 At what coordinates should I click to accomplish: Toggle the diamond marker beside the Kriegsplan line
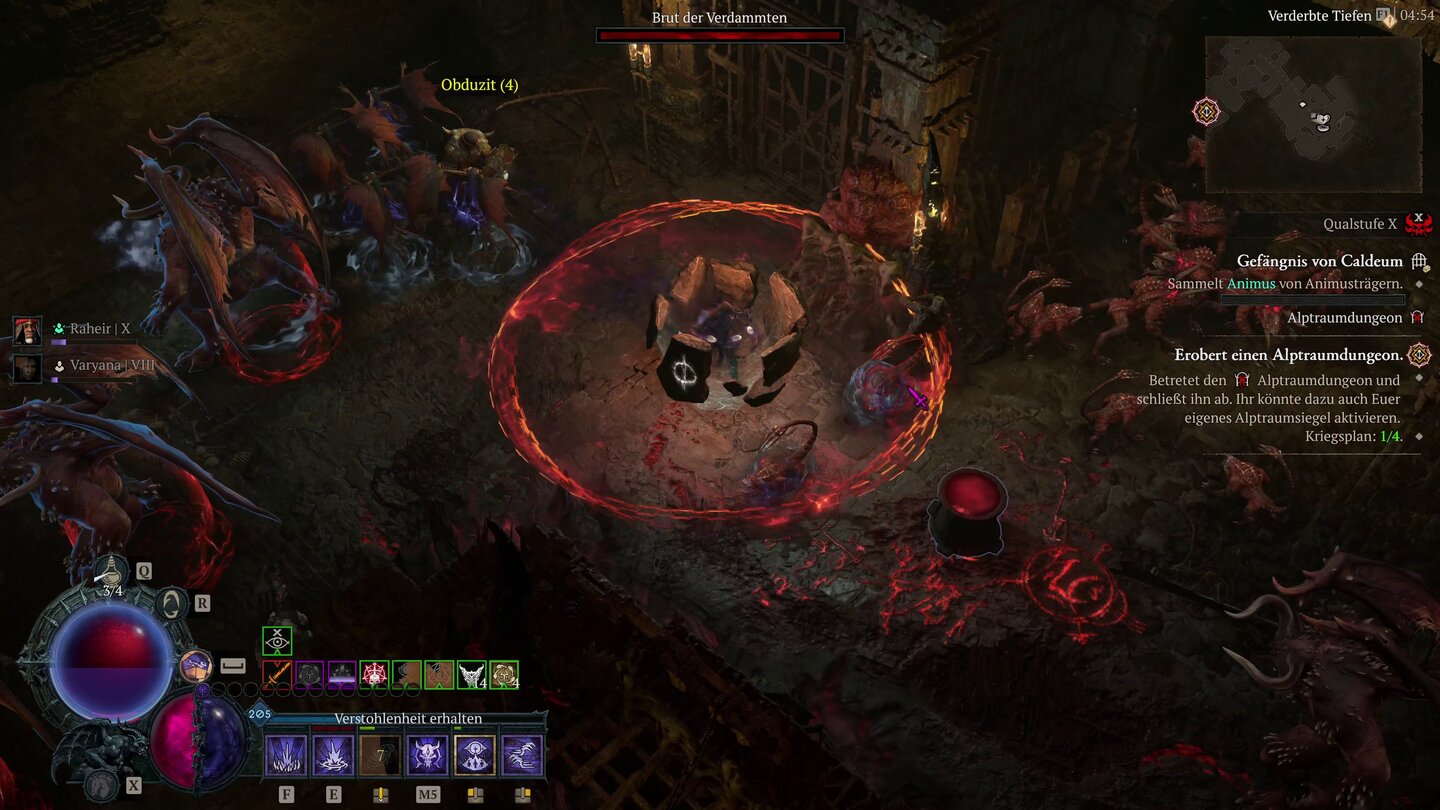click(1419, 435)
